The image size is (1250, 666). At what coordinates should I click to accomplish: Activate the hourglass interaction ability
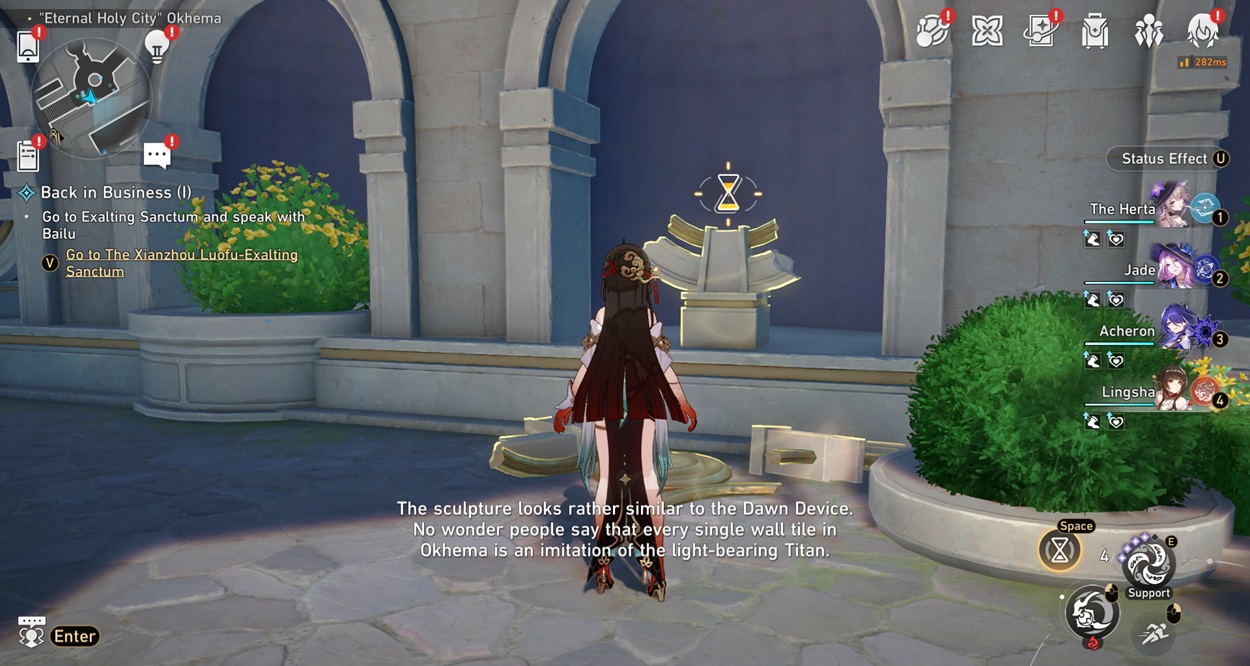(1060, 549)
